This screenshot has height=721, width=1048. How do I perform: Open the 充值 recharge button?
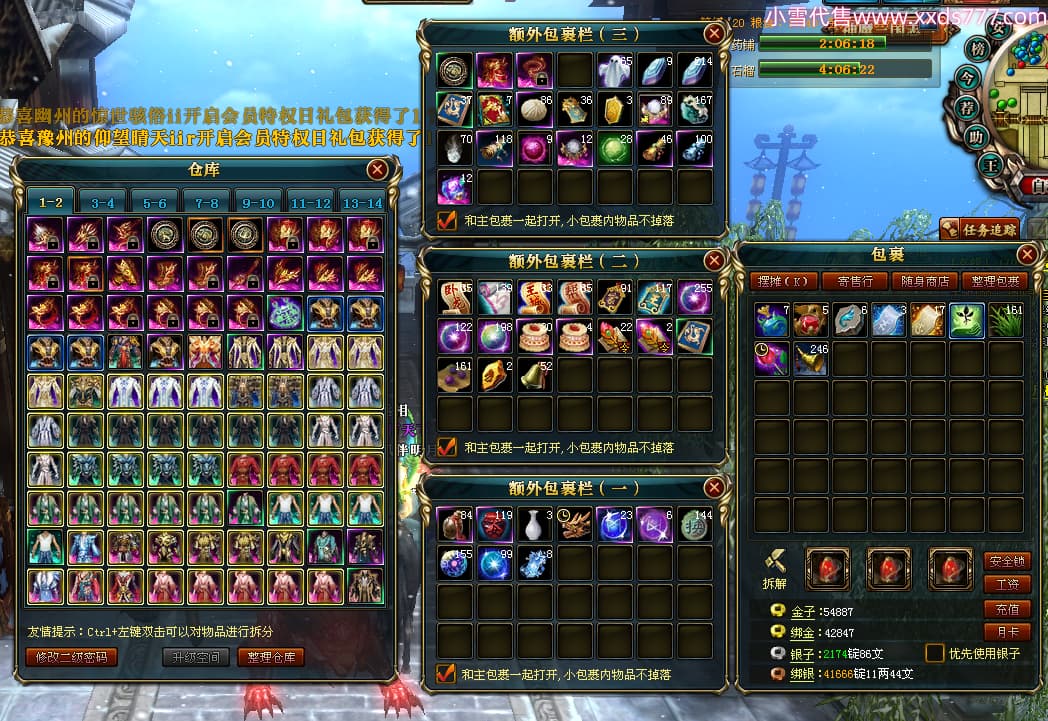tap(1006, 609)
